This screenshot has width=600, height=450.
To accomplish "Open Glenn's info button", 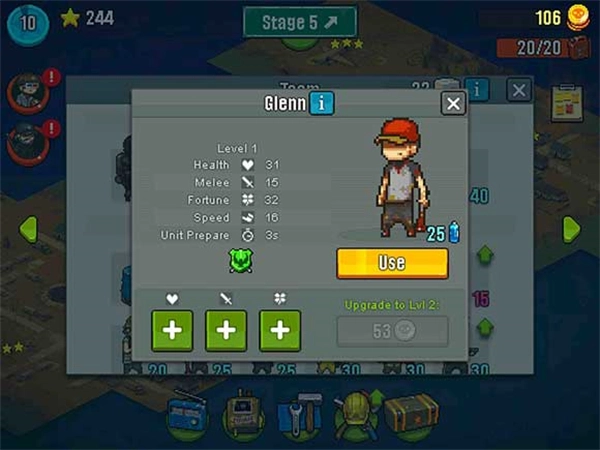I will point(321,103).
